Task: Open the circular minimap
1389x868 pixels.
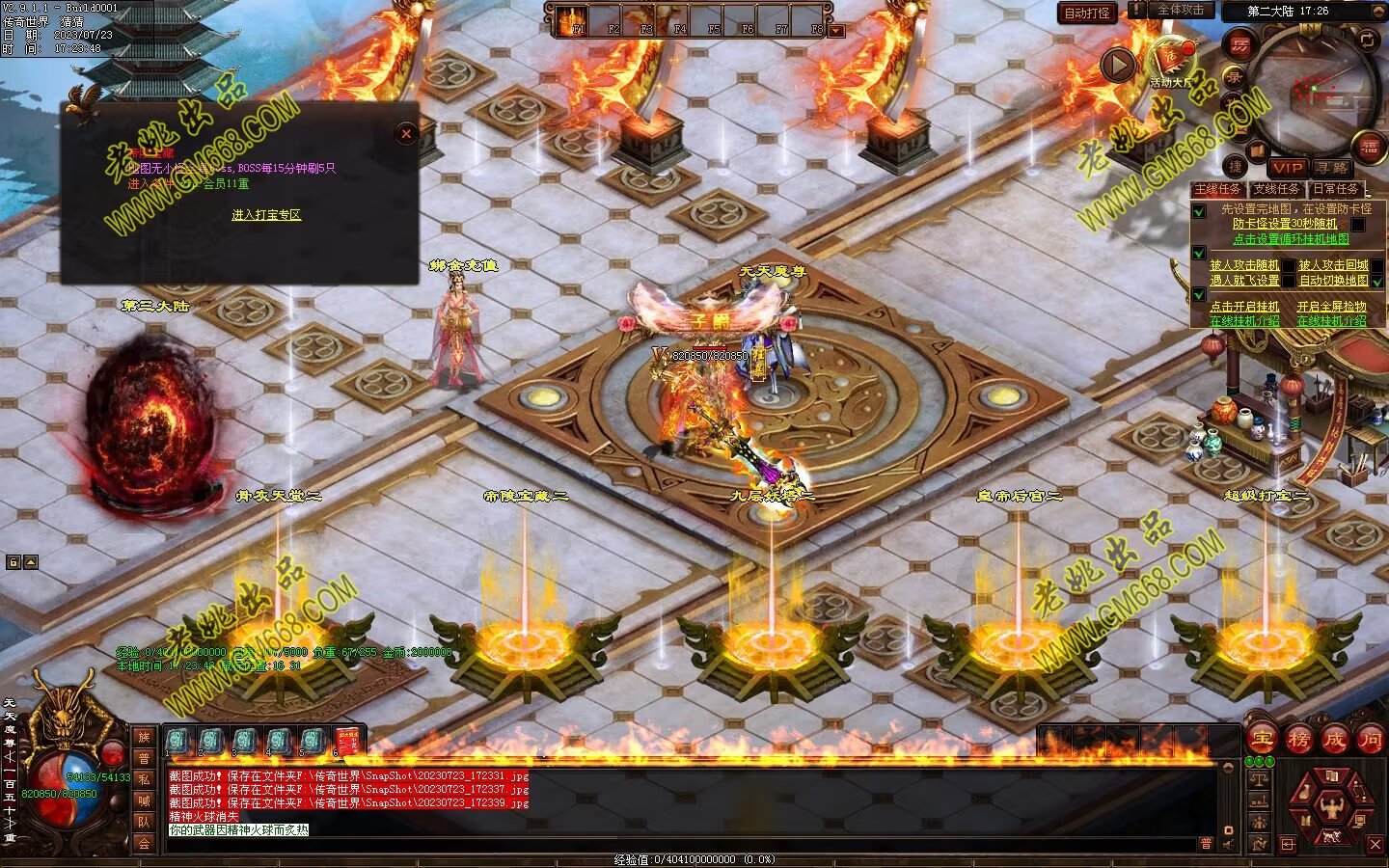Action: coord(1317,87)
